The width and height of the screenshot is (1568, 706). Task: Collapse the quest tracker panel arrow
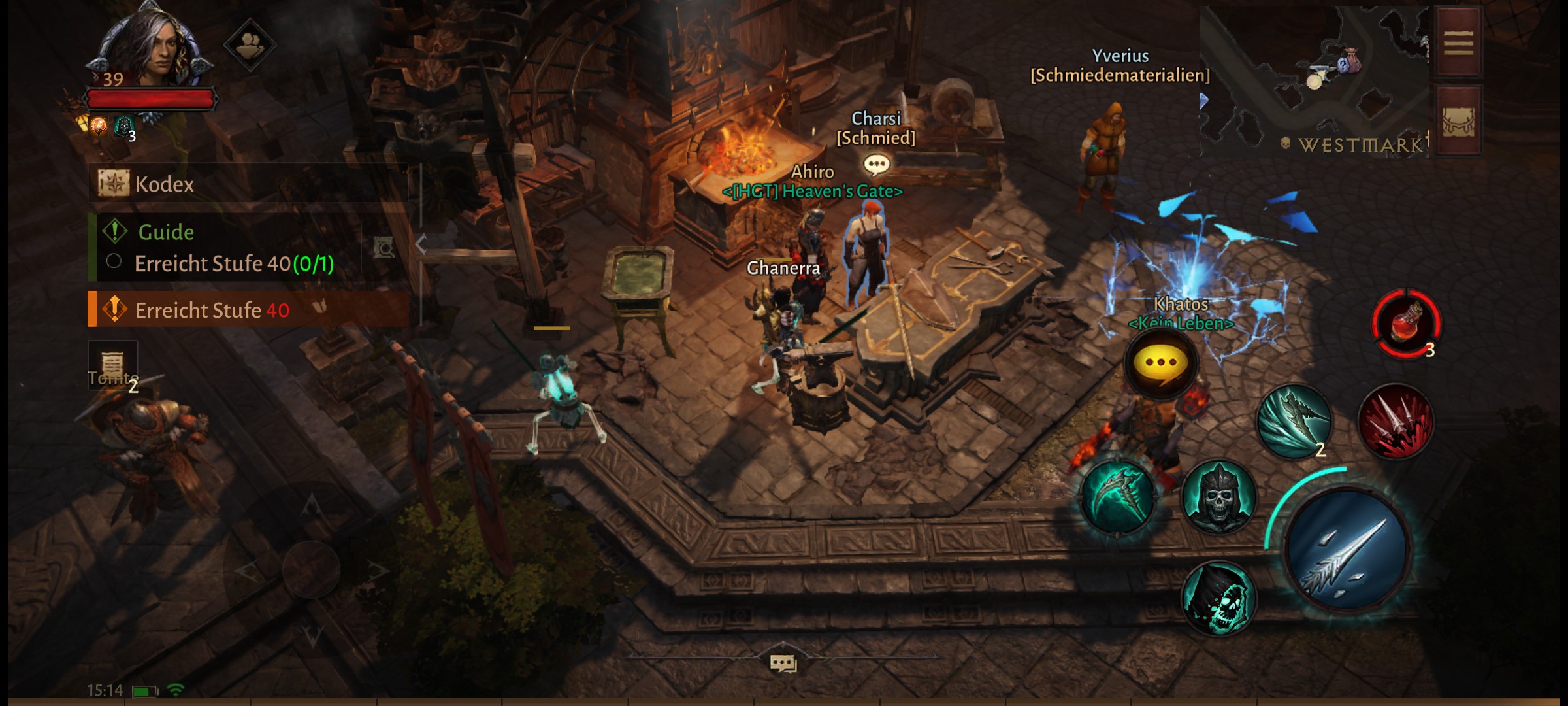tap(421, 244)
